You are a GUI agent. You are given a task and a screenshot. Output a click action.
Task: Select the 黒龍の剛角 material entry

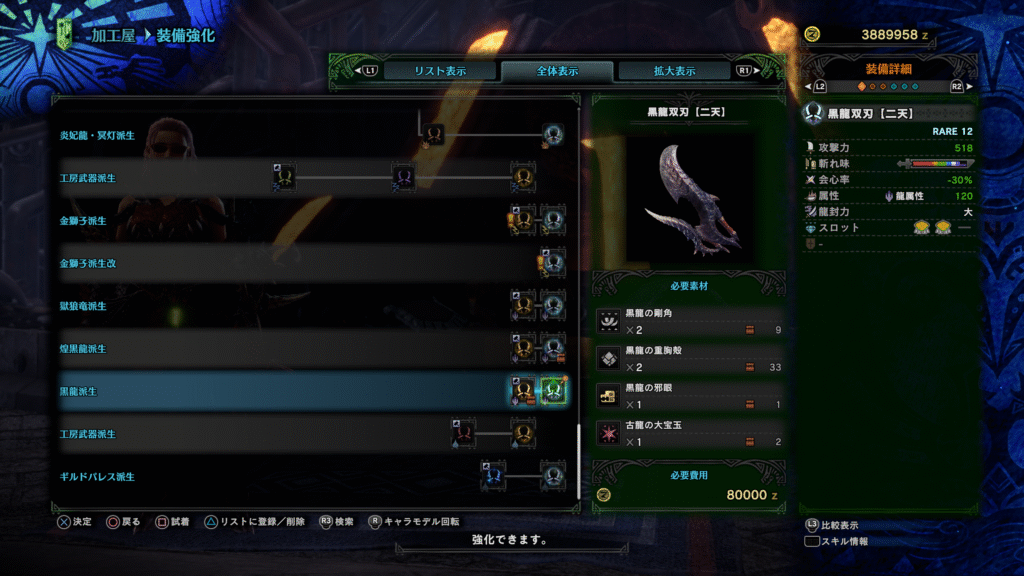[x=690, y=321]
